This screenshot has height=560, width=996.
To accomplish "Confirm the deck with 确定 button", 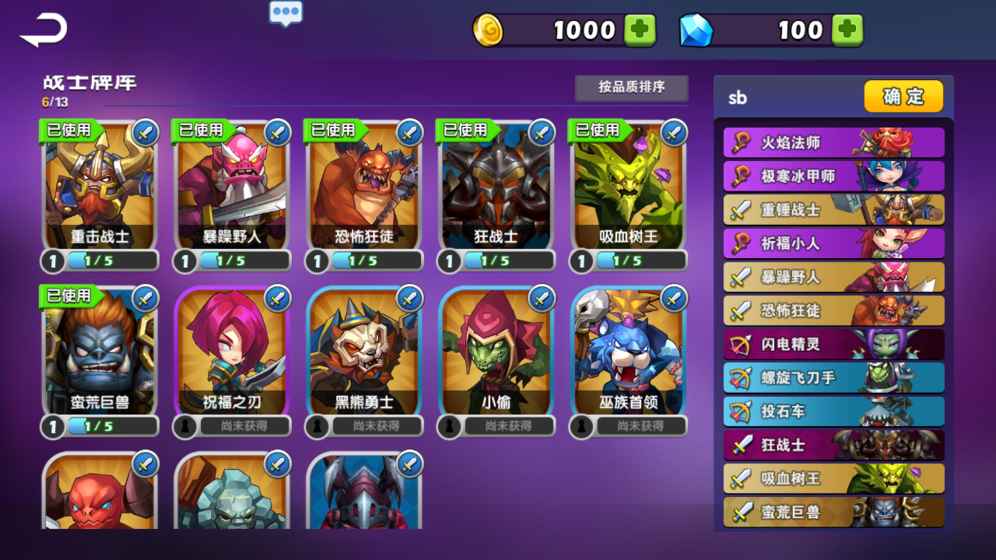I will point(903,97).
